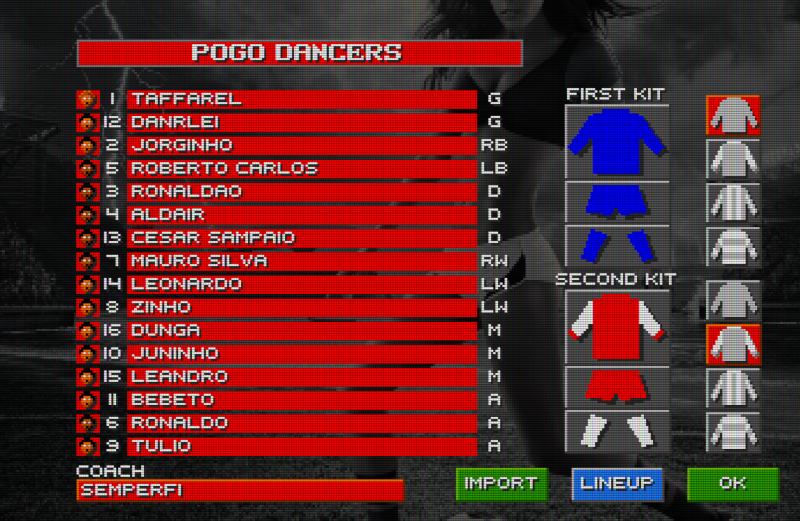Change the blue first kit shirt
Image resolution: width=800 pixels, height=521 pixels.
pos(617,143)
